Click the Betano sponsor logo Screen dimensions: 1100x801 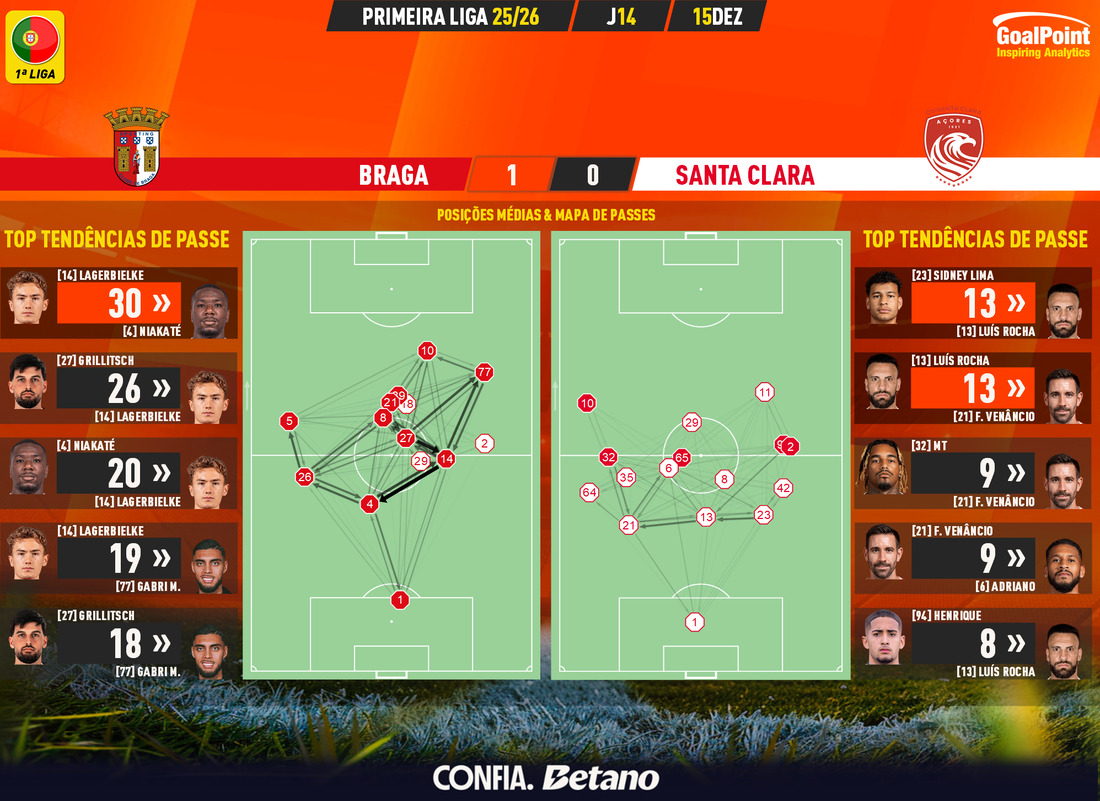600,777
